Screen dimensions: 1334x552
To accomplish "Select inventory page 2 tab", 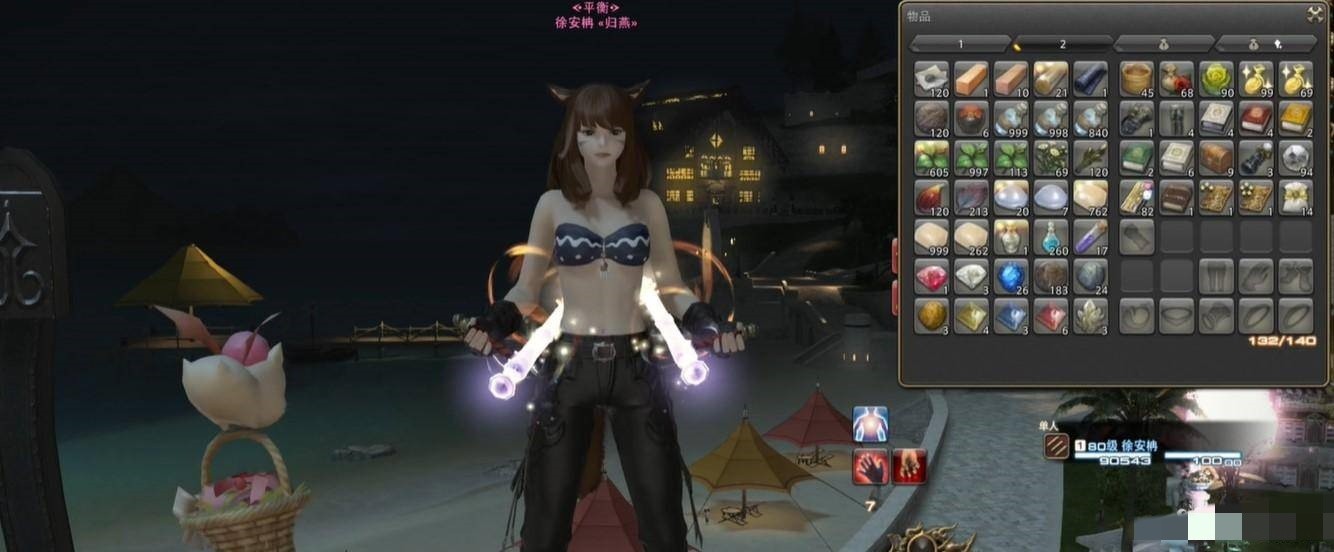I will tap(1062, 44).
